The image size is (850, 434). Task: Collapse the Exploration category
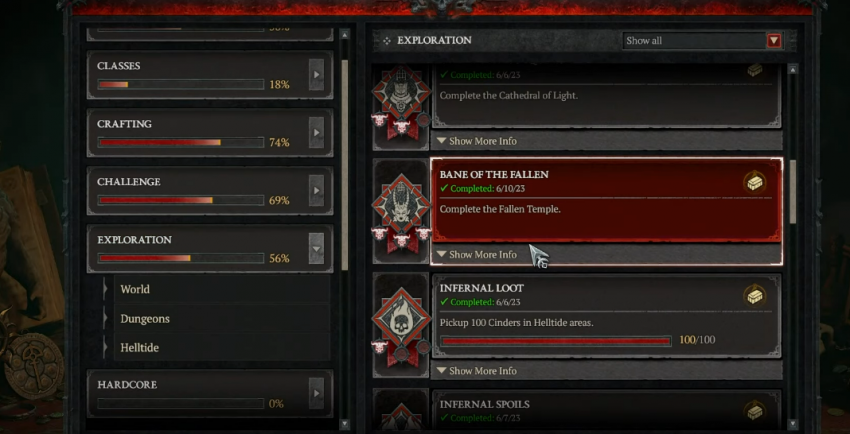[x=317, y=248]
